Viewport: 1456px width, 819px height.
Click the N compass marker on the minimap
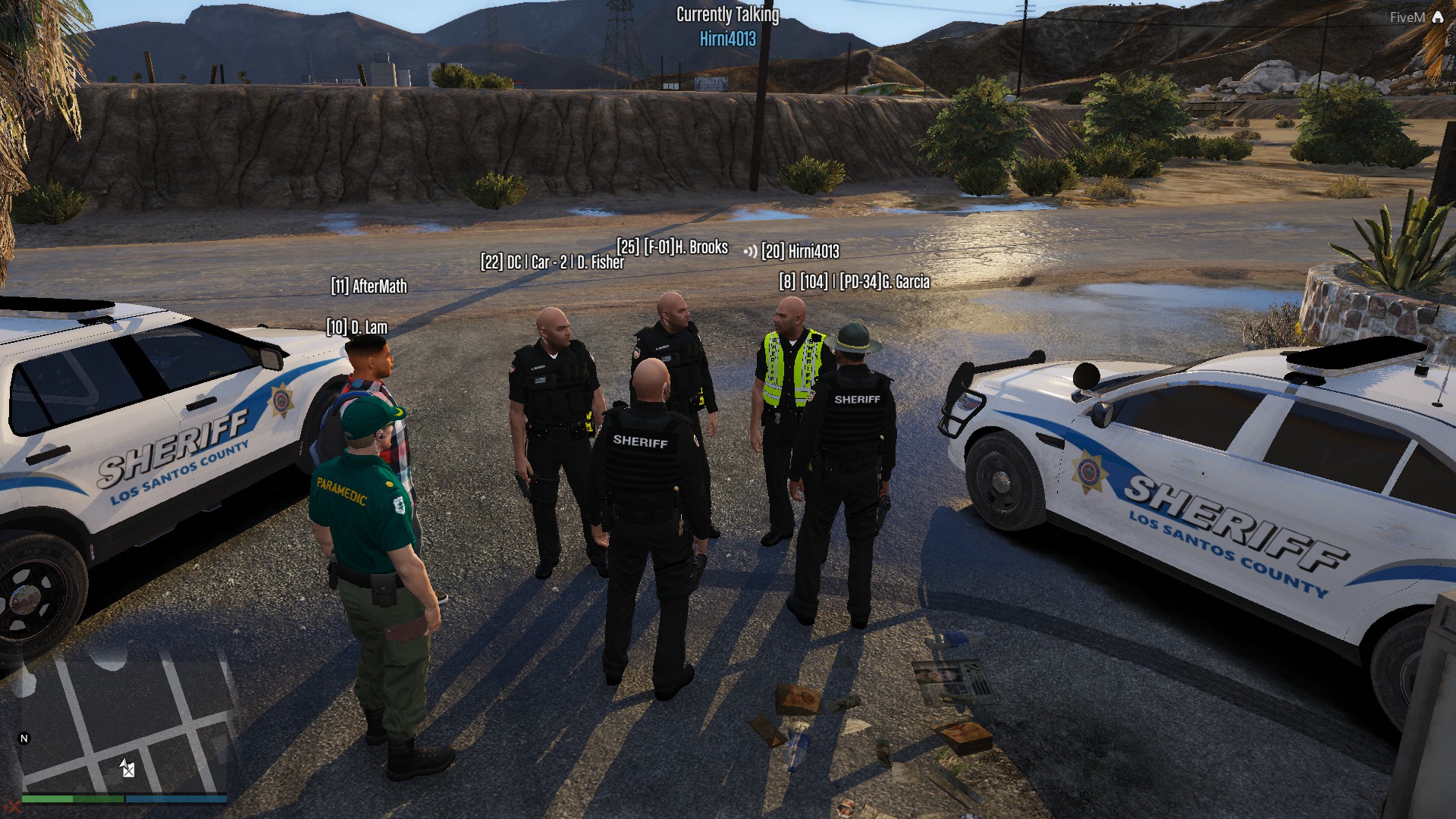coord(24,738)
